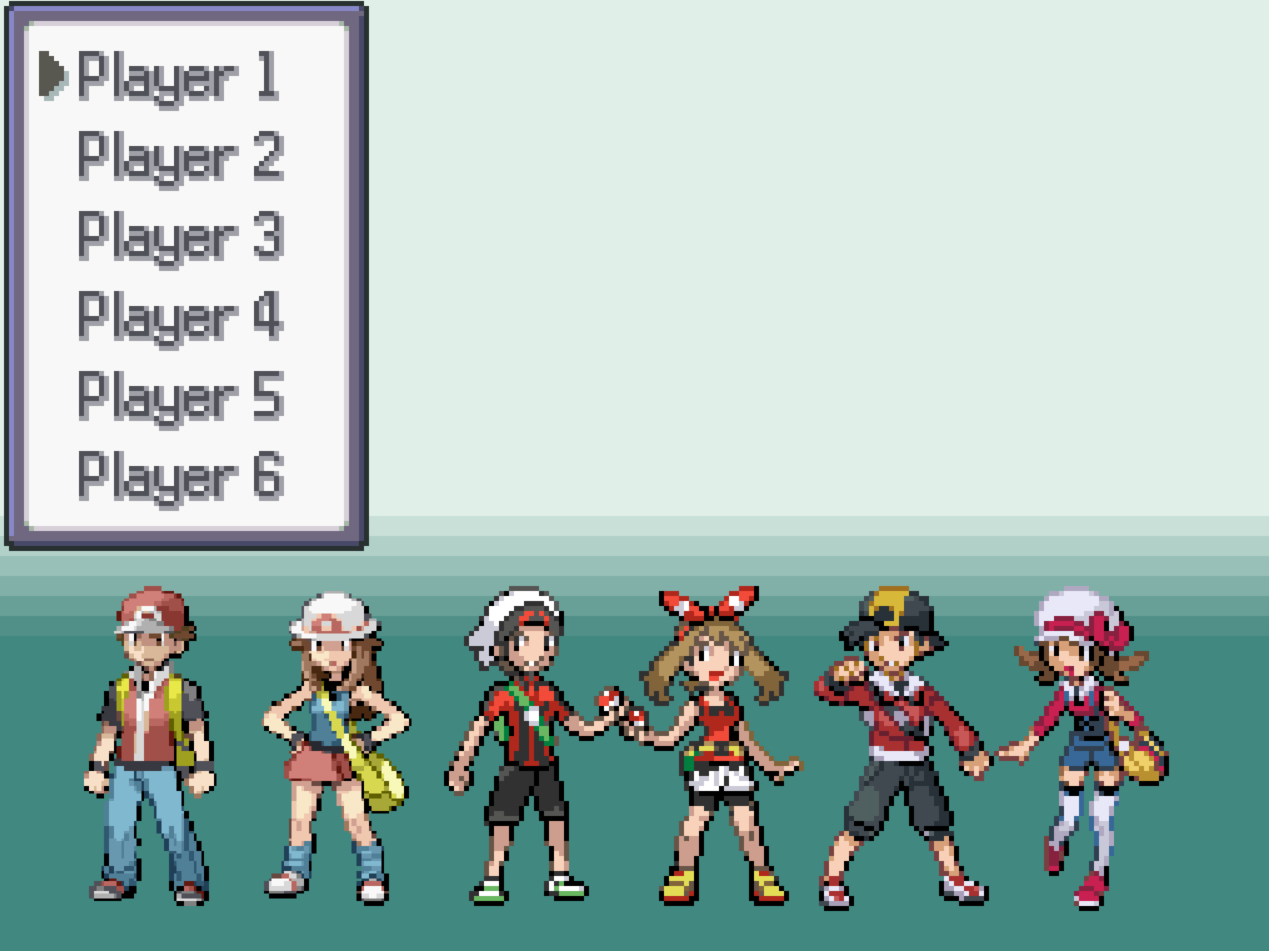
Task: Pick the Player 3 option
Action: [180, 236]
